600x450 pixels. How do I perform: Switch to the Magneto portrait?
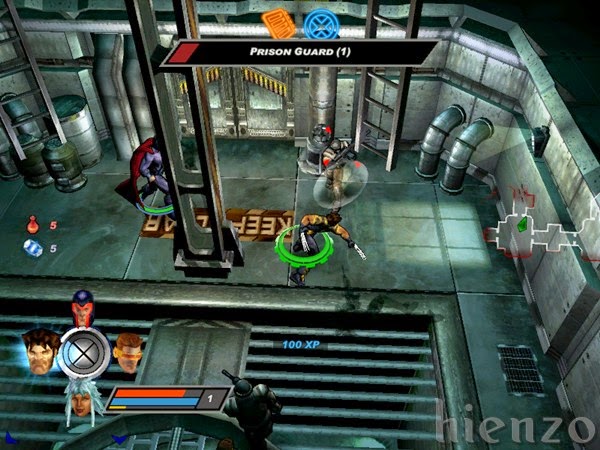82,303
